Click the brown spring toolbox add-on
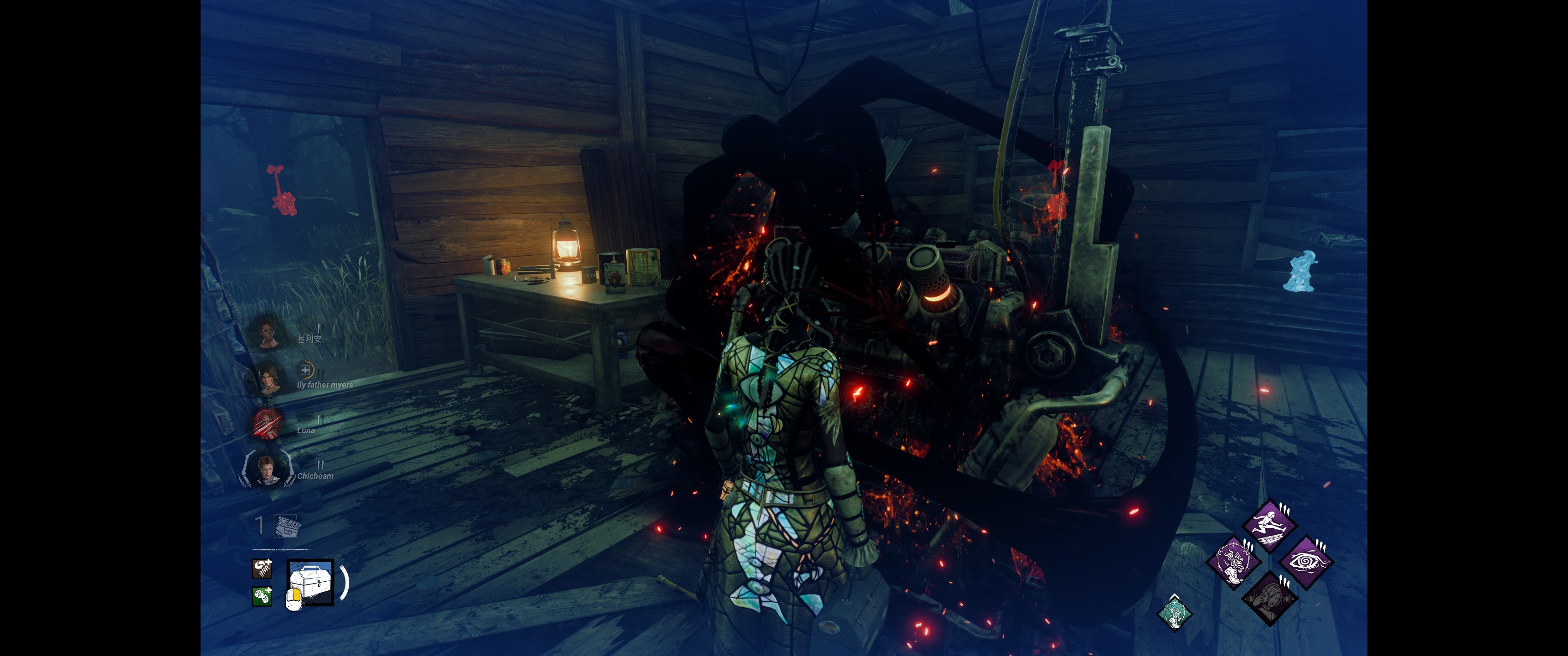This screenshot has height=656, width=1568. pos(262,569)
